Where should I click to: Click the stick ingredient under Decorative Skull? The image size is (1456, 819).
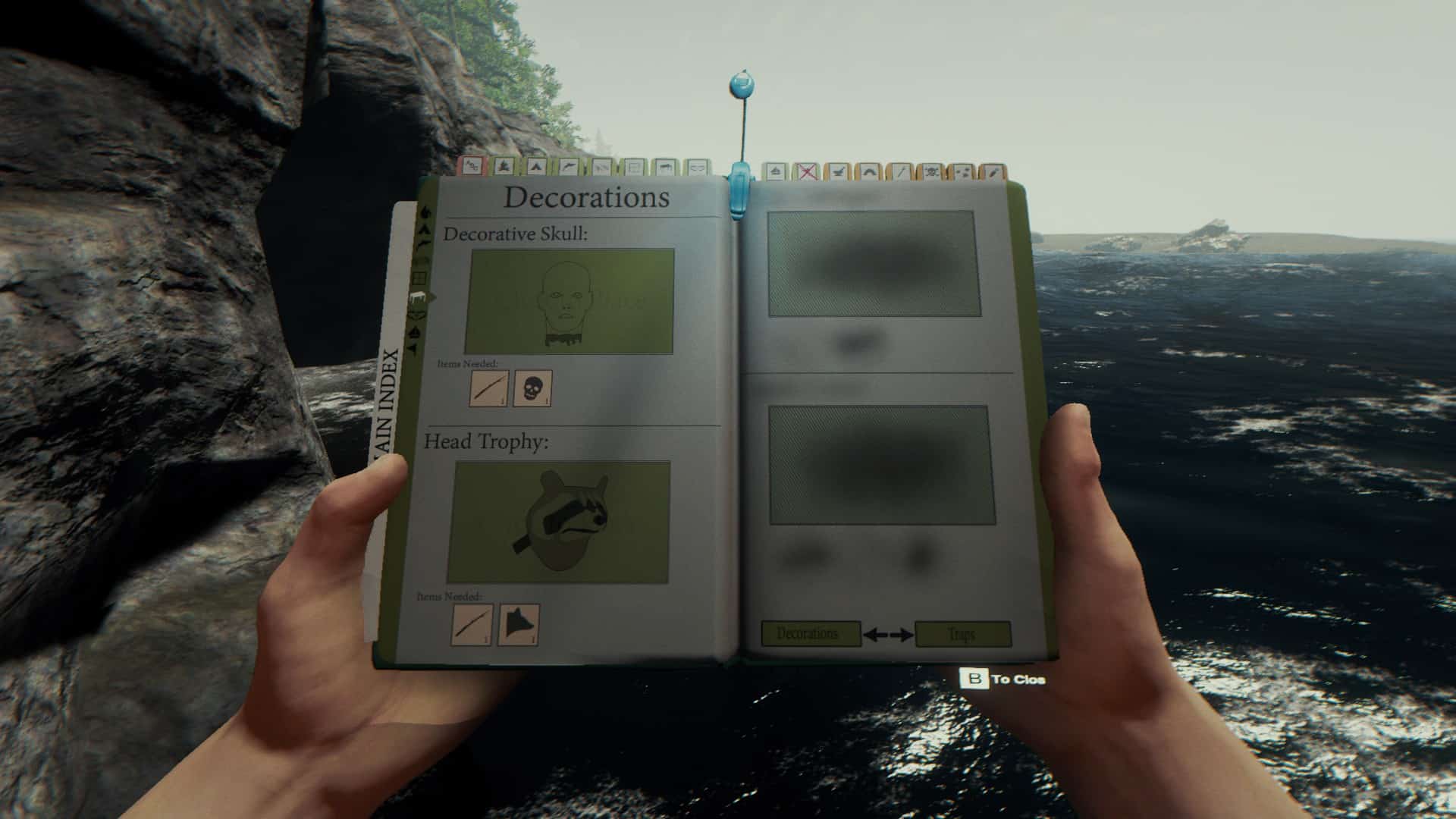488,388
